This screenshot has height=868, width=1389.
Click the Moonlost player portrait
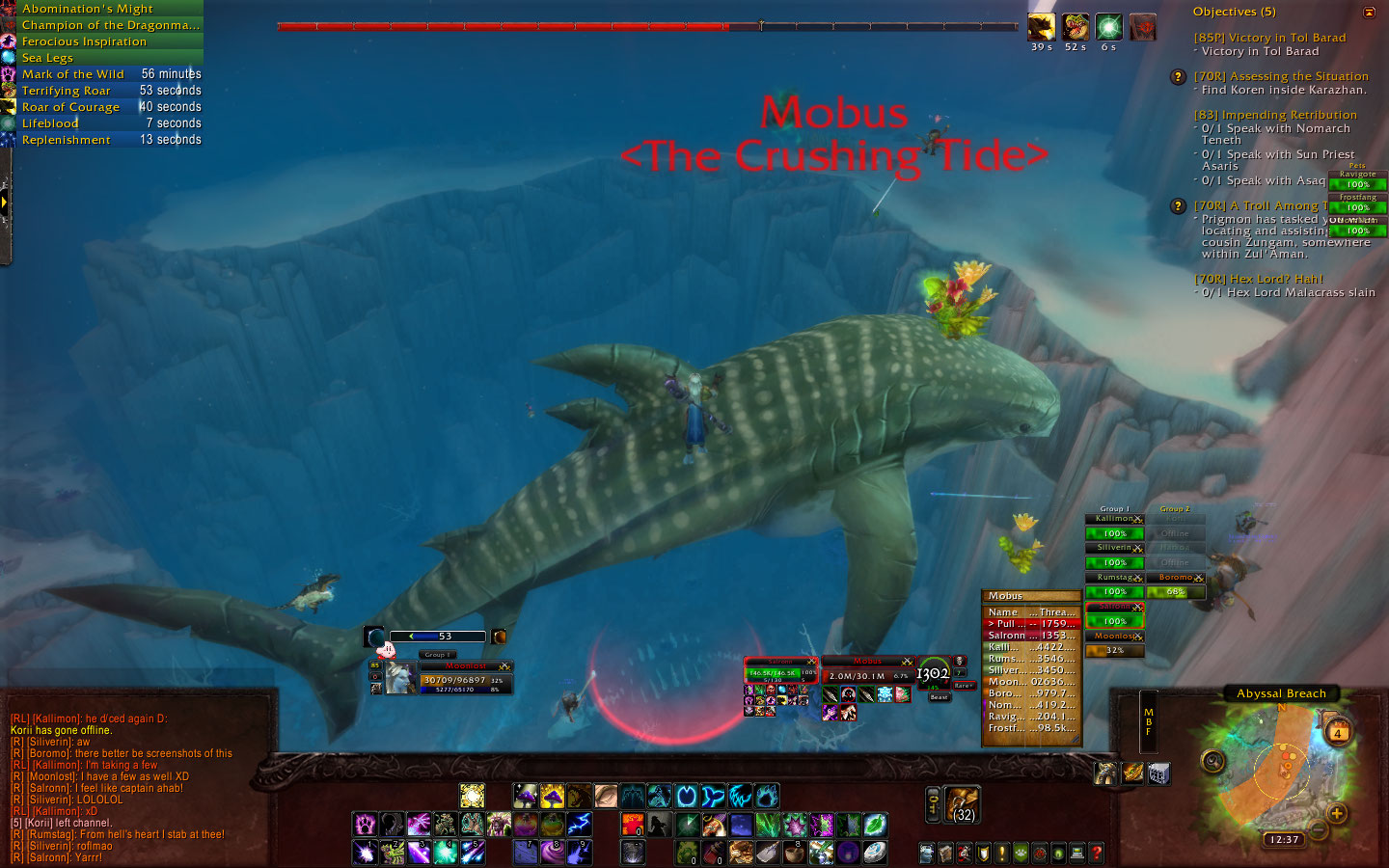(399, 678)
